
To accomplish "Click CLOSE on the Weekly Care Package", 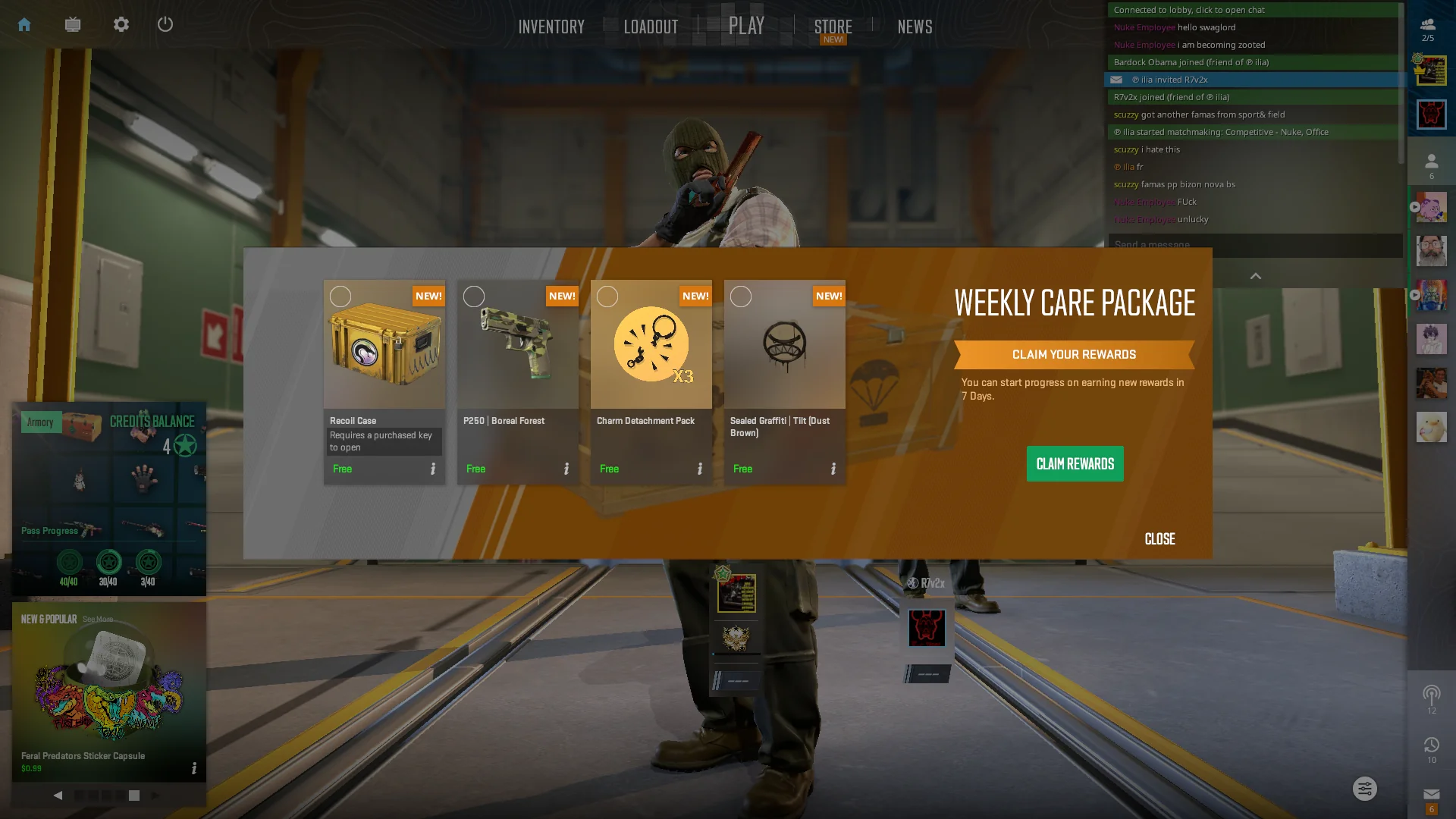I will [1159, 538].
